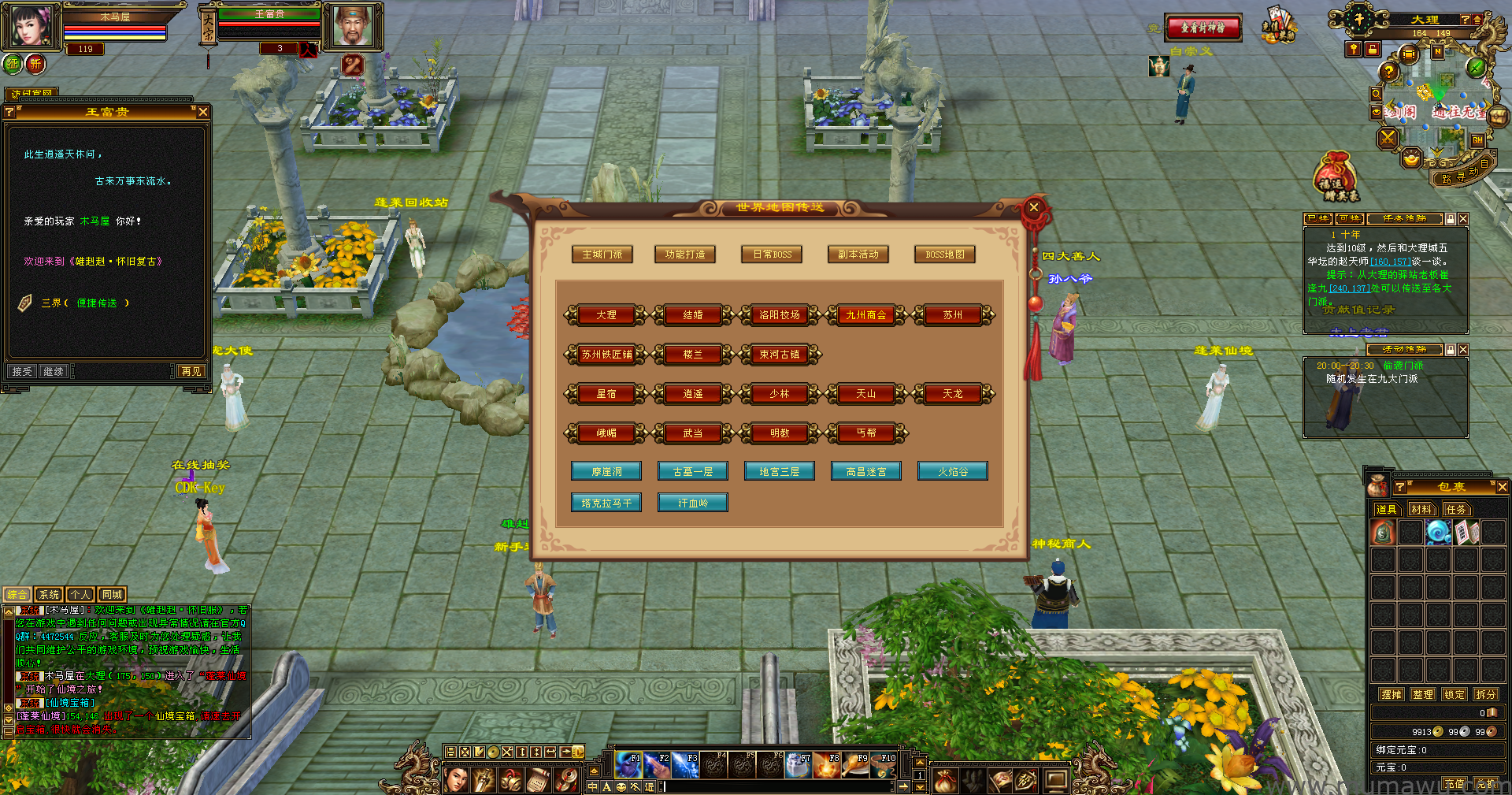
Task: Close the world map teleport window
Action: [x=1034, y=207]
